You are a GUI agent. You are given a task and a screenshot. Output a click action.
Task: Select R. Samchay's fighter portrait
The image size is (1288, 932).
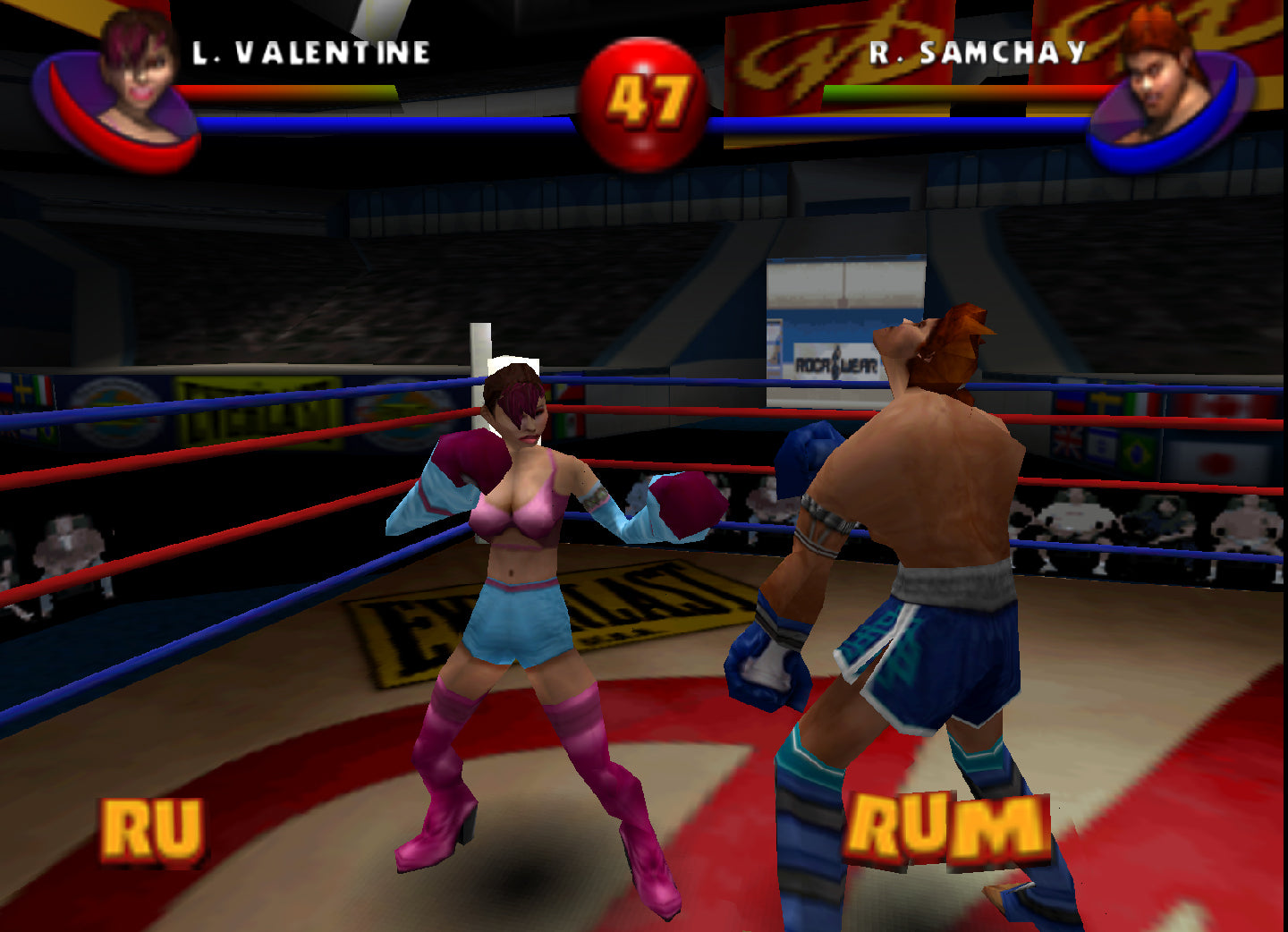point(1161,82)
